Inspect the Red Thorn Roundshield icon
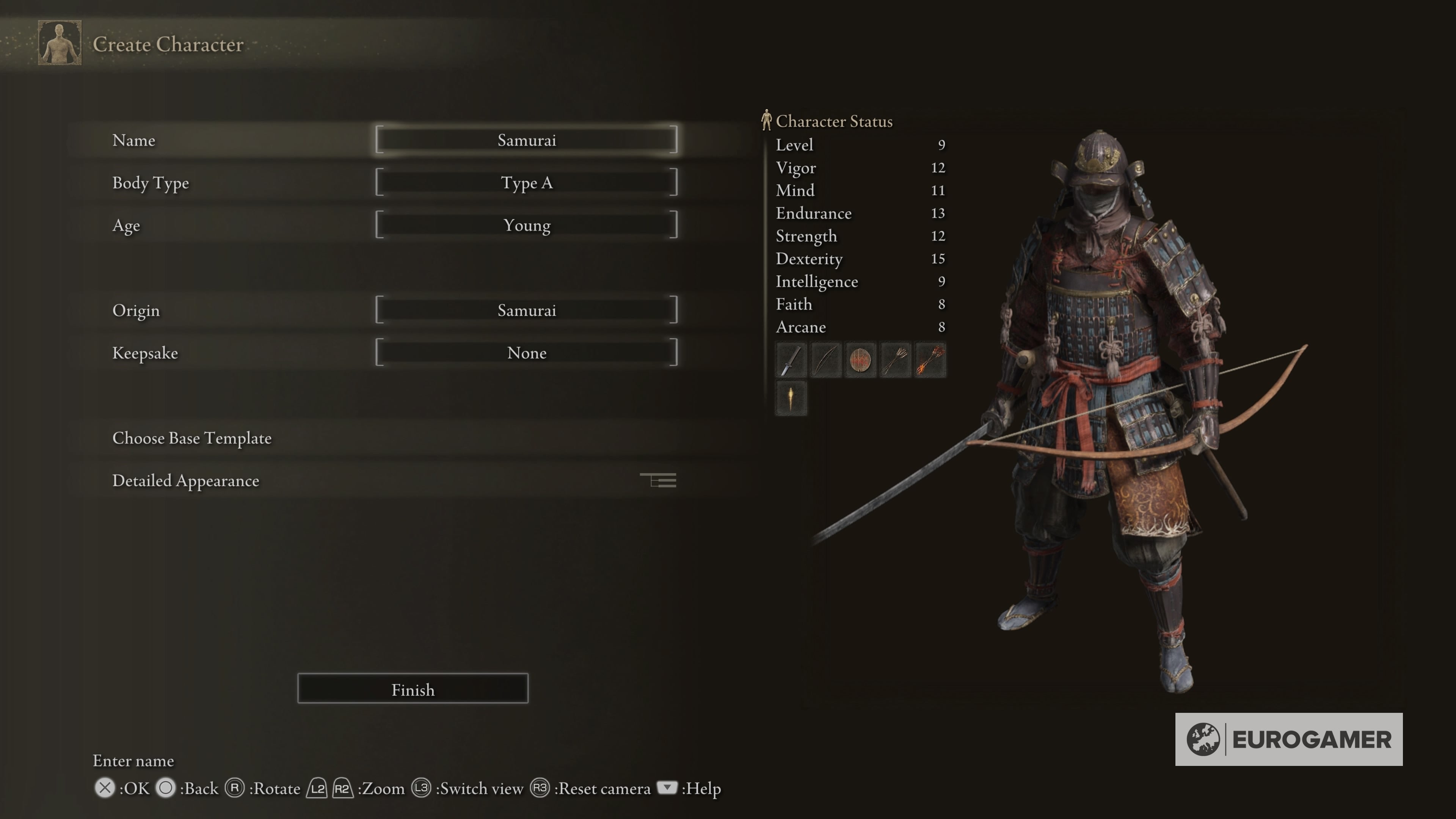Screen dimensions: 1456x819 [x=860, y=360]
